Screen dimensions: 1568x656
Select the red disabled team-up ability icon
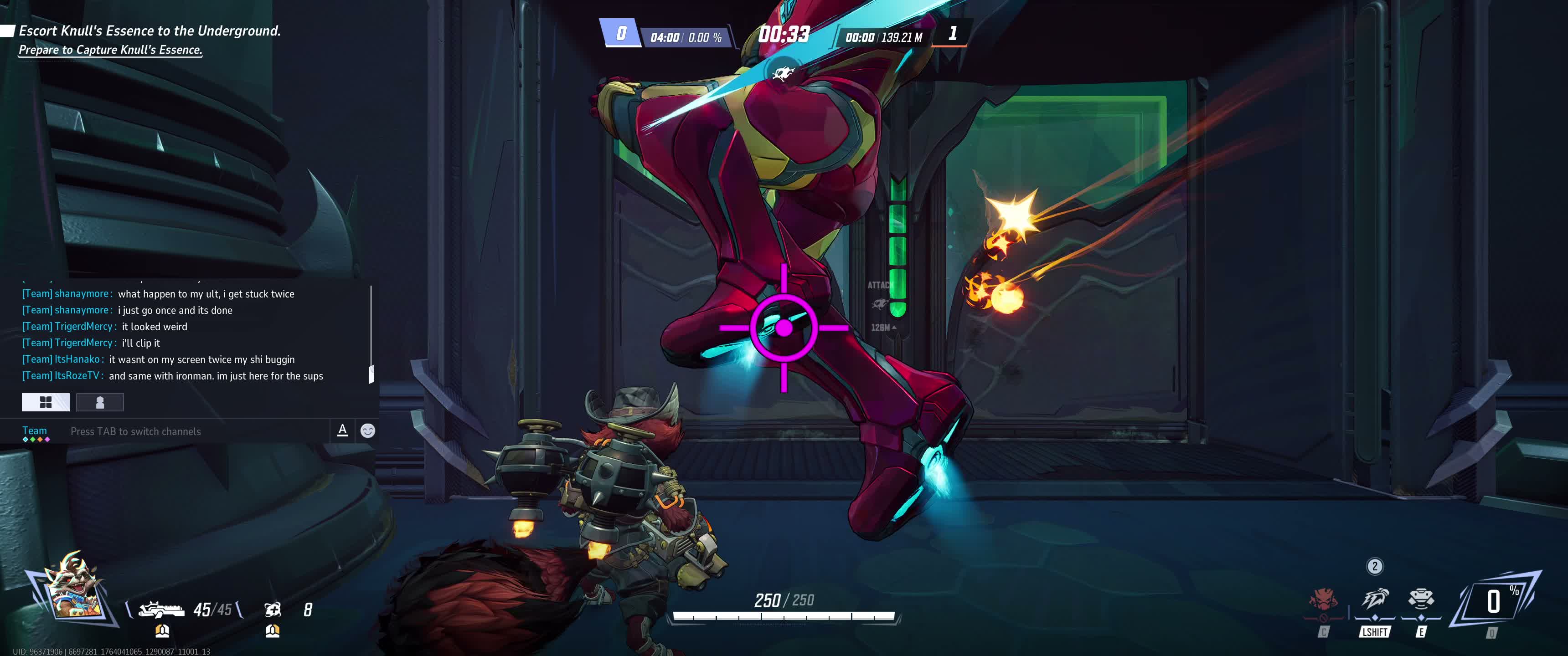(1324, 601)
